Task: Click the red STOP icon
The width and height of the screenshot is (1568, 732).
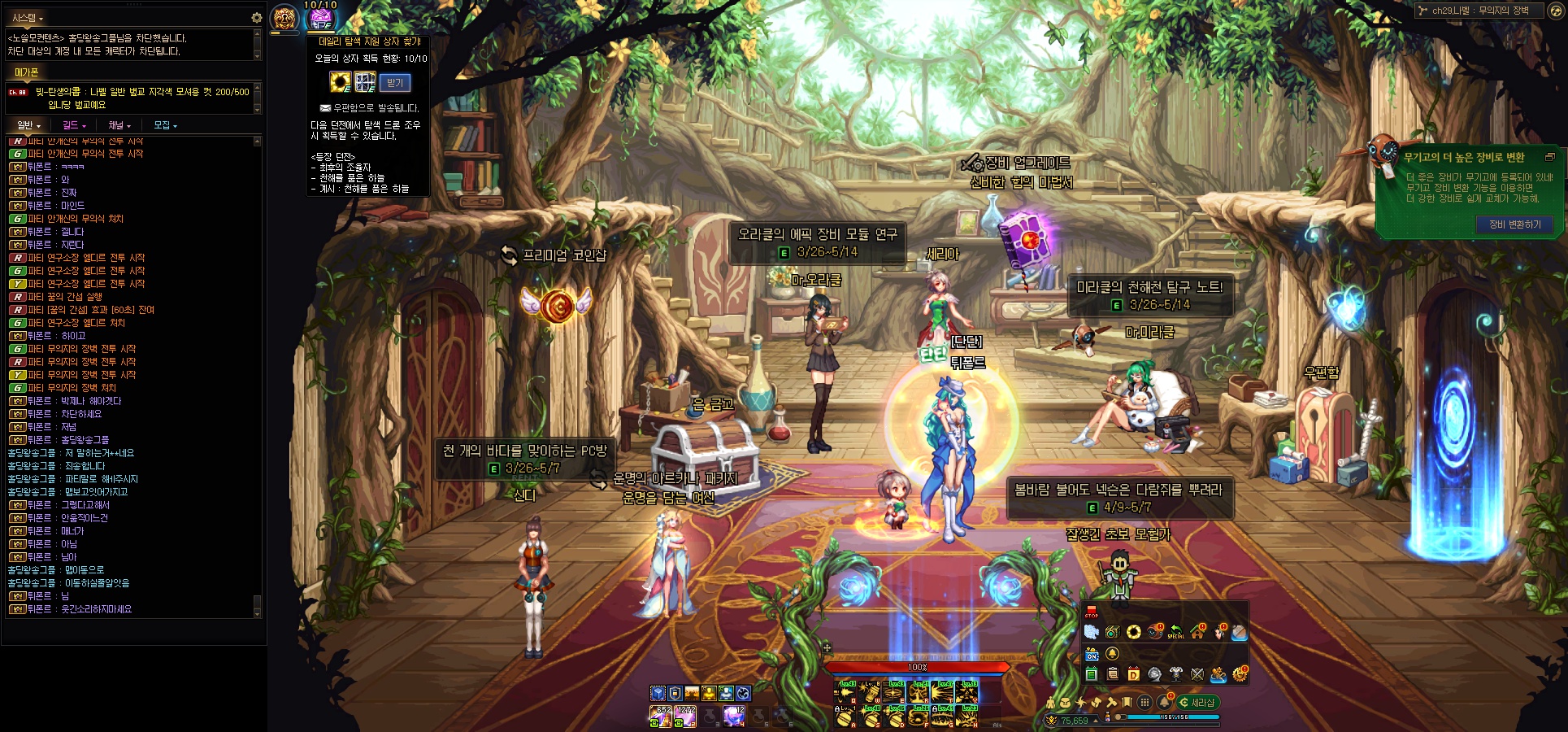Action: [1091, 612]
